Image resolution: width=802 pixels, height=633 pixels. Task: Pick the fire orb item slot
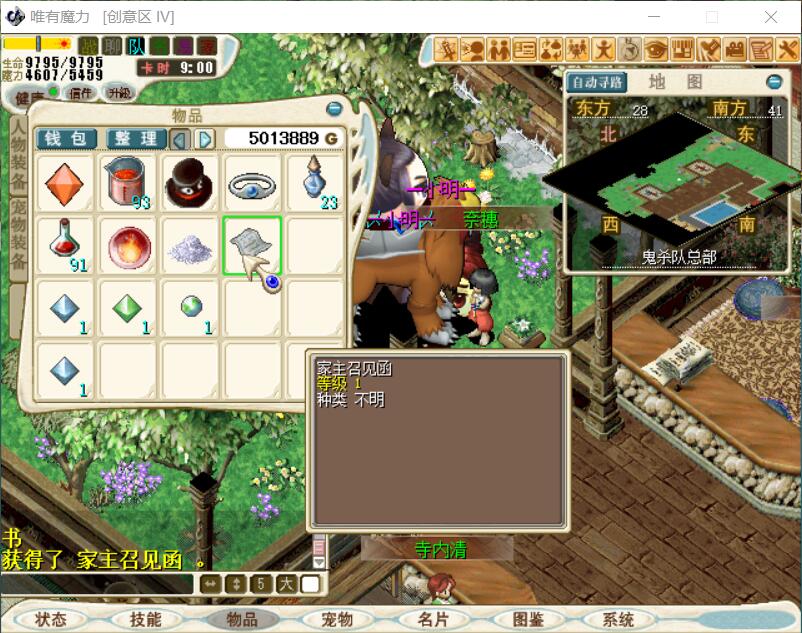127,245
